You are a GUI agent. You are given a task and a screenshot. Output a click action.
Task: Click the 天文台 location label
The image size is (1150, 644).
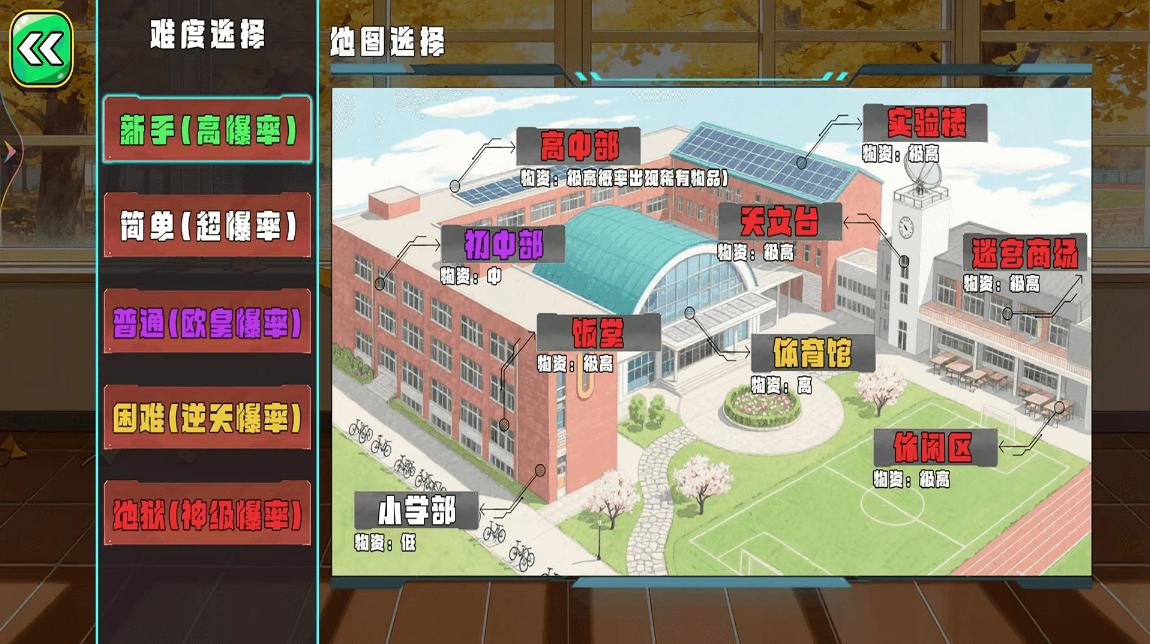coord(780,222)
